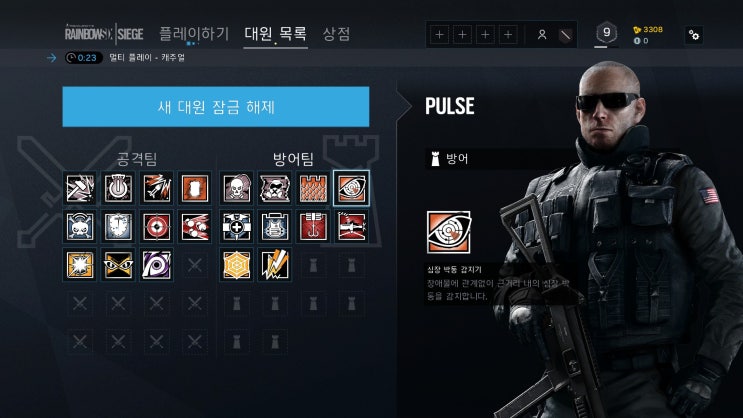Open the player profile silhouette icon
The width and height of the screenshot is (743, 418).
pyautogui.click(x=542, y=35)
